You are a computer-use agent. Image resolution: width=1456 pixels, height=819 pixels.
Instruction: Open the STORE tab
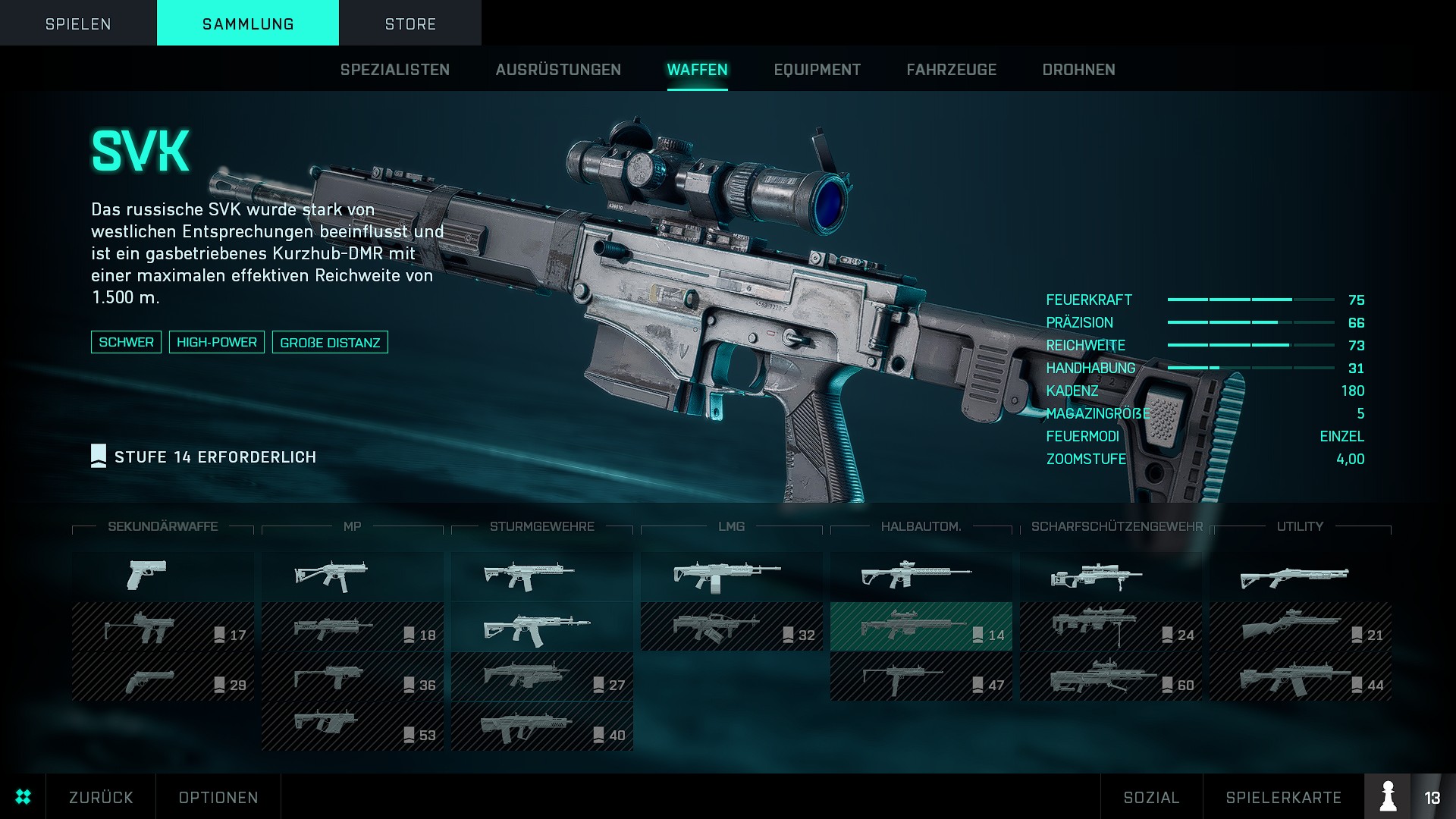(x=410, y=24)
